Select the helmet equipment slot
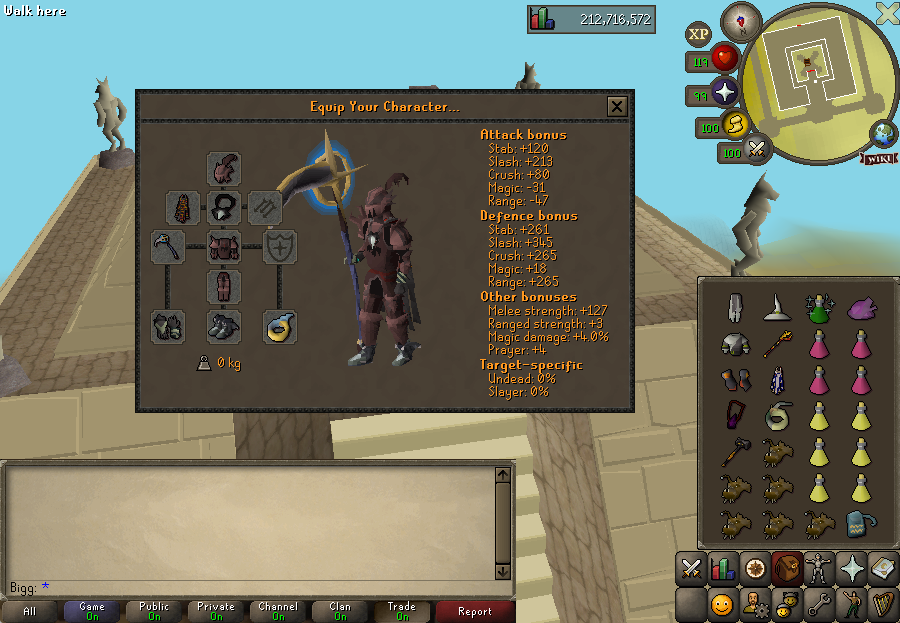This screenshot has height=623, width=900. (224, 168)
